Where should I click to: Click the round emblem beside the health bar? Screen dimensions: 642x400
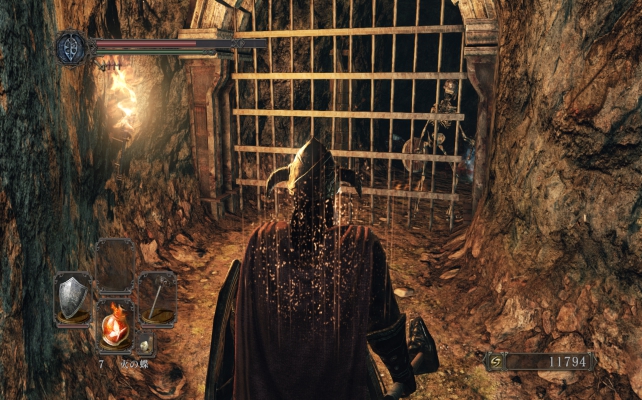tap(73, 48)
